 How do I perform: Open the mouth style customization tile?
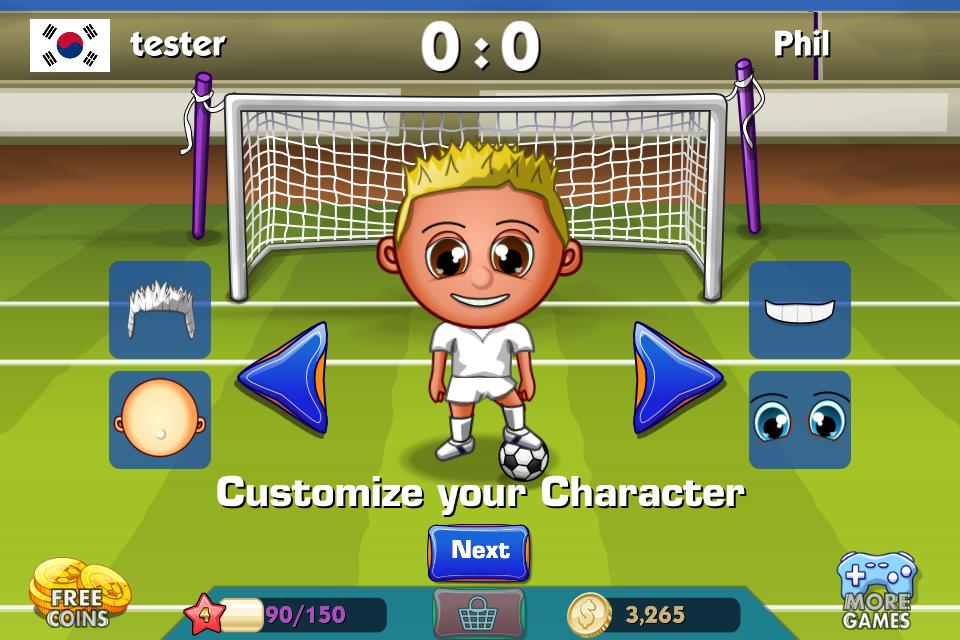coord(800,310)
